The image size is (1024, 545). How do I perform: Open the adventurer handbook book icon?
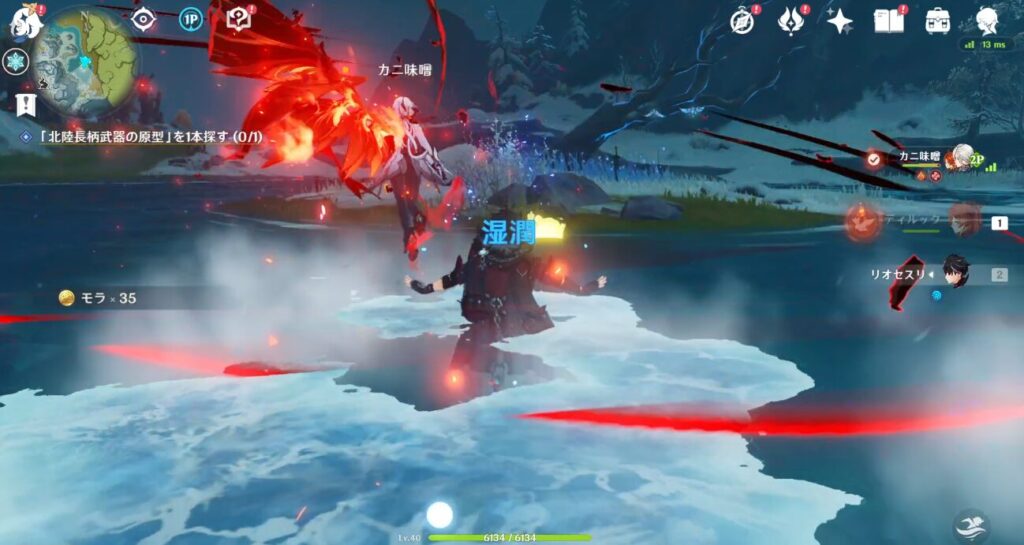[888, 21]
